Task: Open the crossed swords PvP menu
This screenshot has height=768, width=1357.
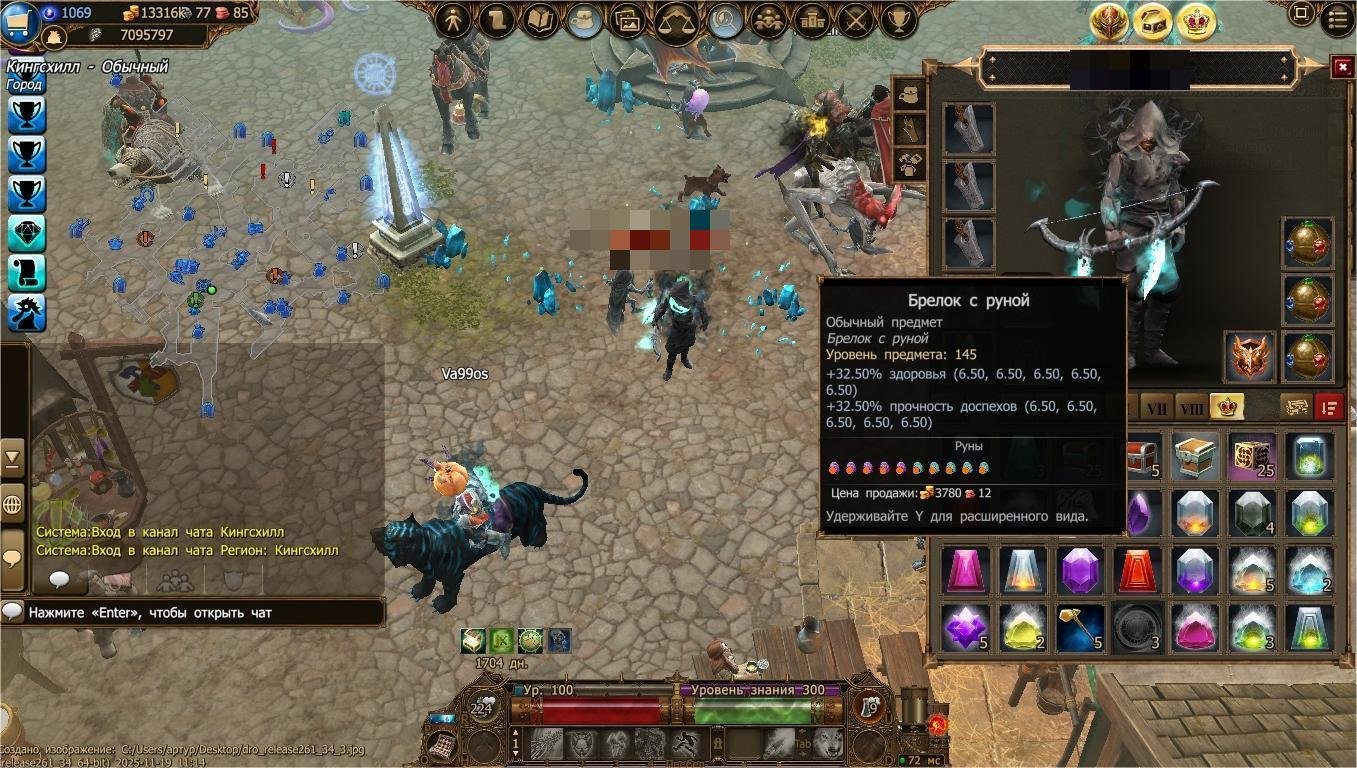Action: point(857,20)
